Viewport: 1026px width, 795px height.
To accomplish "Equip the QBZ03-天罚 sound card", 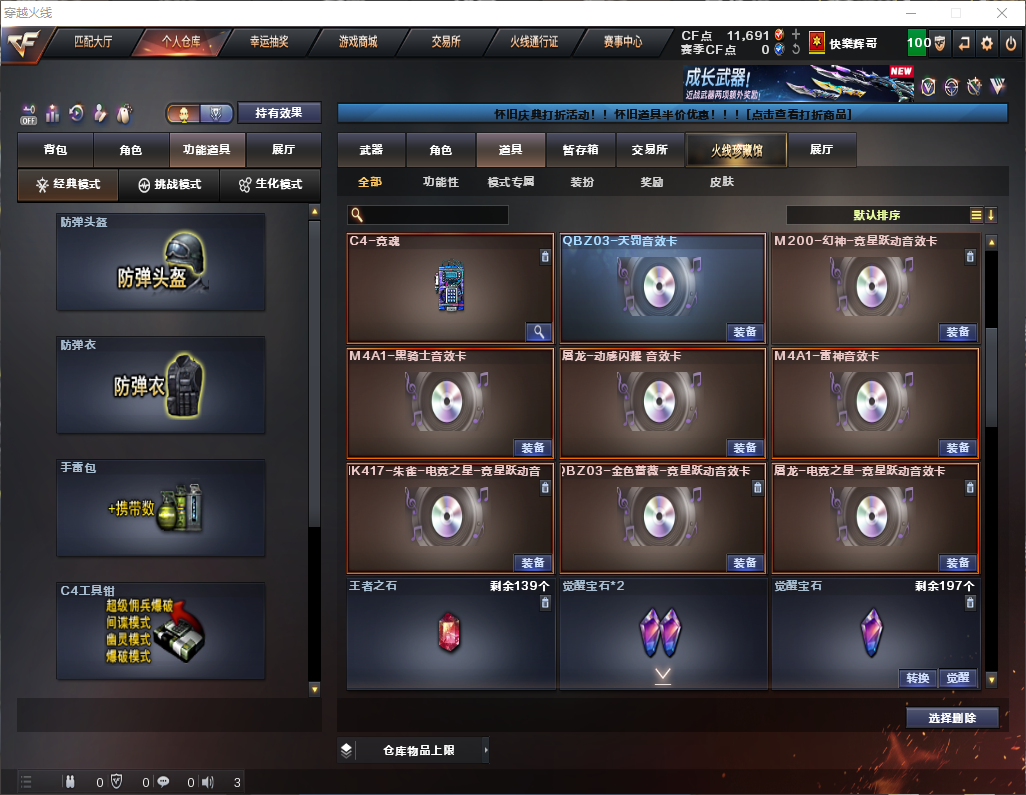I will pos(745,332).
